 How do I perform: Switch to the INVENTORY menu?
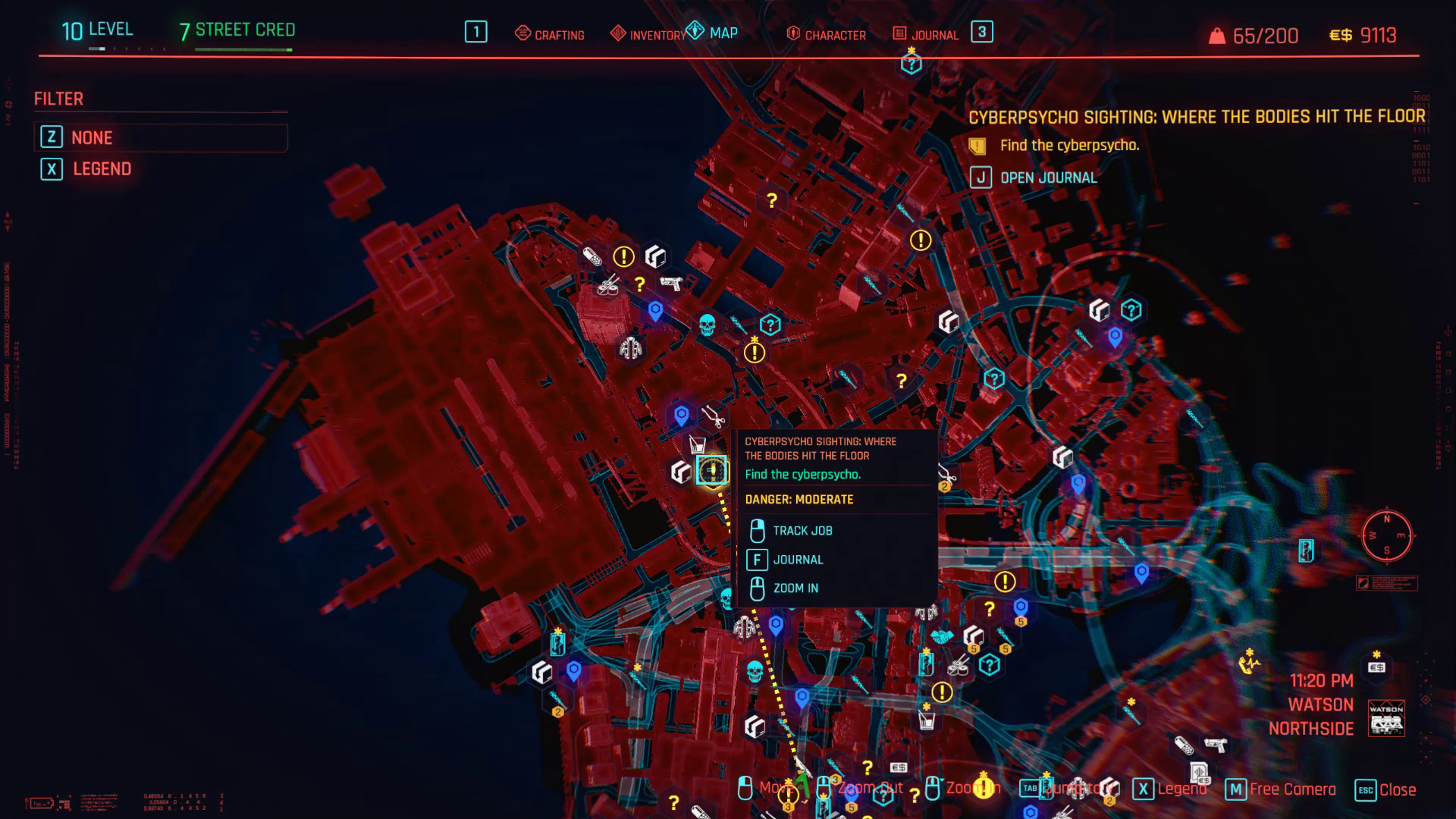coord(657,34)
